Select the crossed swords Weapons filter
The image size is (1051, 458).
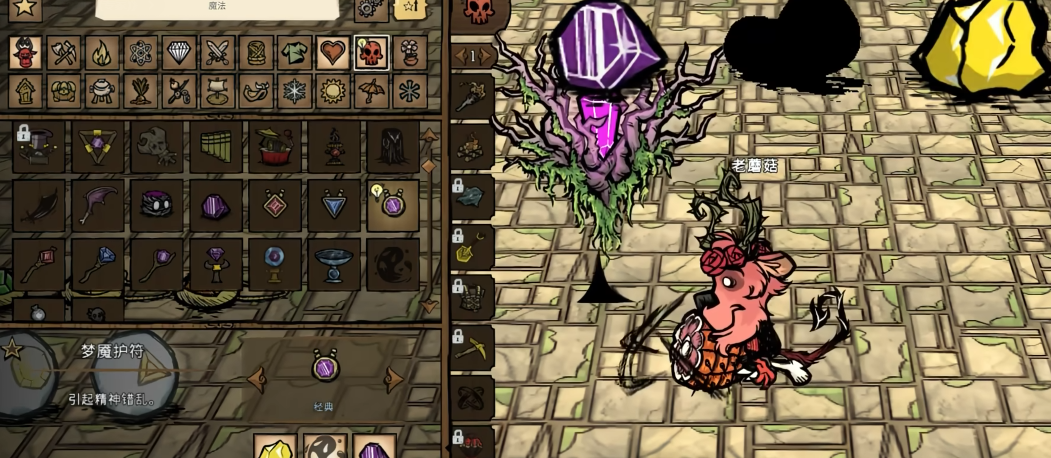pyautogui.click(x=217, y=53)
